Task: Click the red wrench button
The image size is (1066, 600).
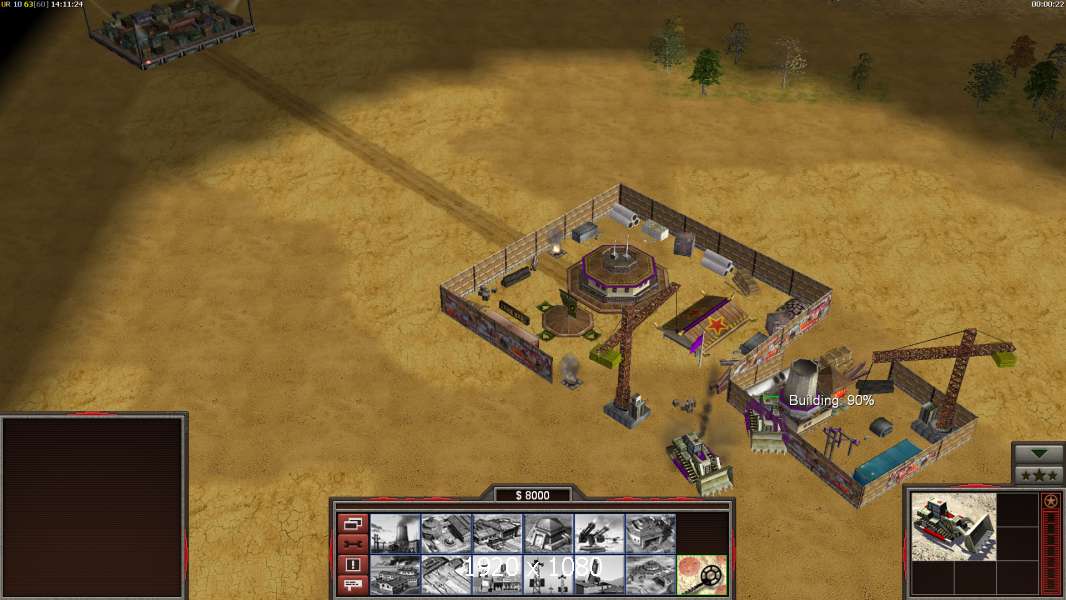Action: pyautogui.click(x=352, y=544)
